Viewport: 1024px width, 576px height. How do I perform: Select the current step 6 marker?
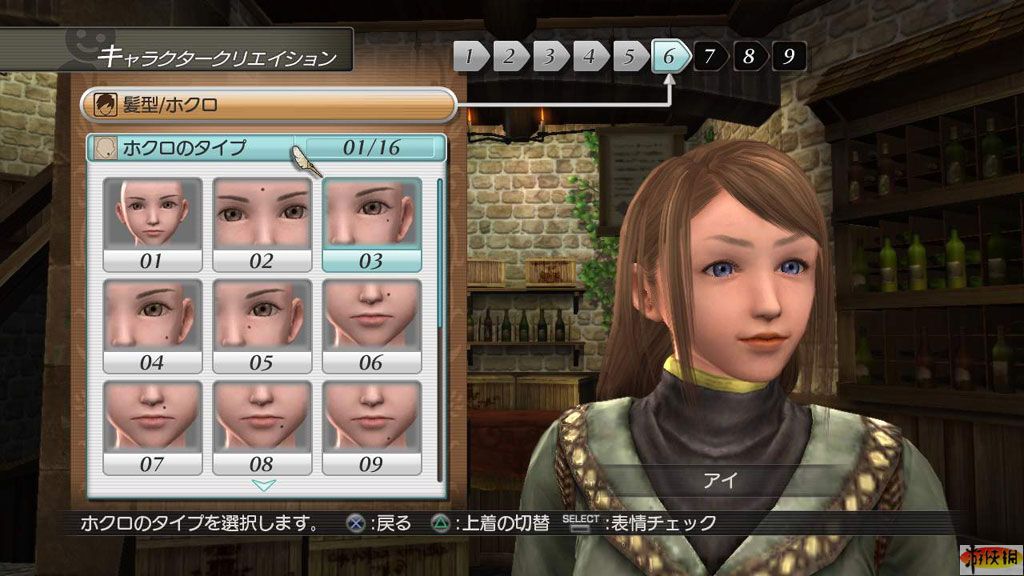click(x=669, y=56)
